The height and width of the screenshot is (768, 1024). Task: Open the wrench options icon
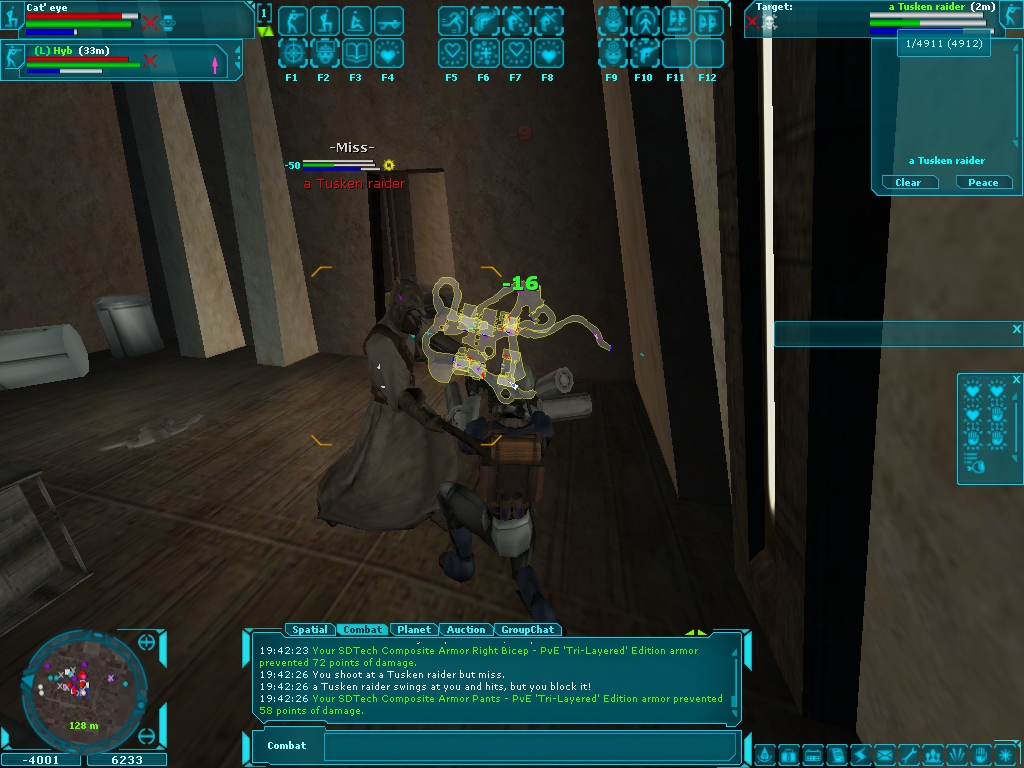click(908, 754)
